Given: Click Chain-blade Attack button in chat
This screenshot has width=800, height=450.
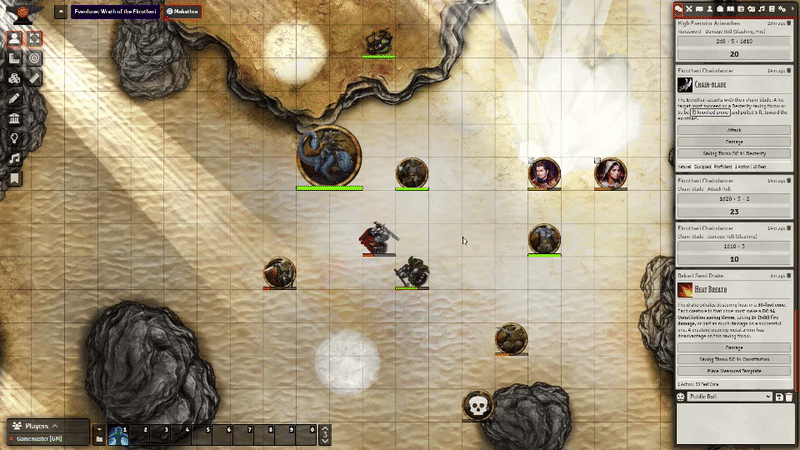Looking at the screenshot, I should pyautogui.click(x=734, y=130).
